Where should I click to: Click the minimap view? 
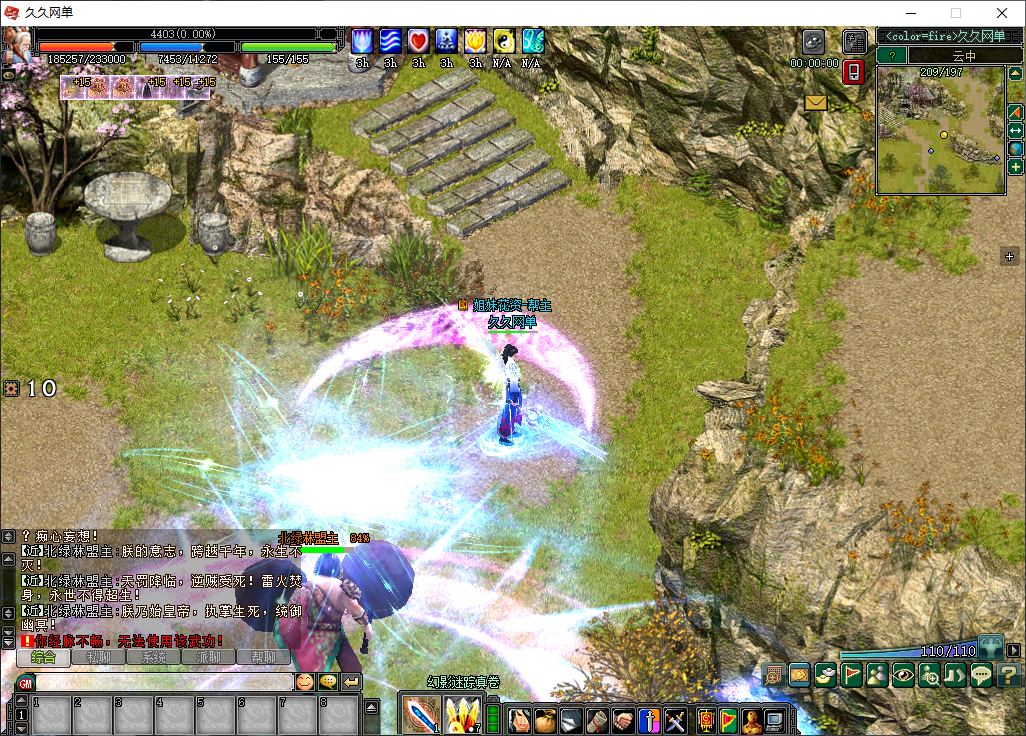[x=940, y=130]
